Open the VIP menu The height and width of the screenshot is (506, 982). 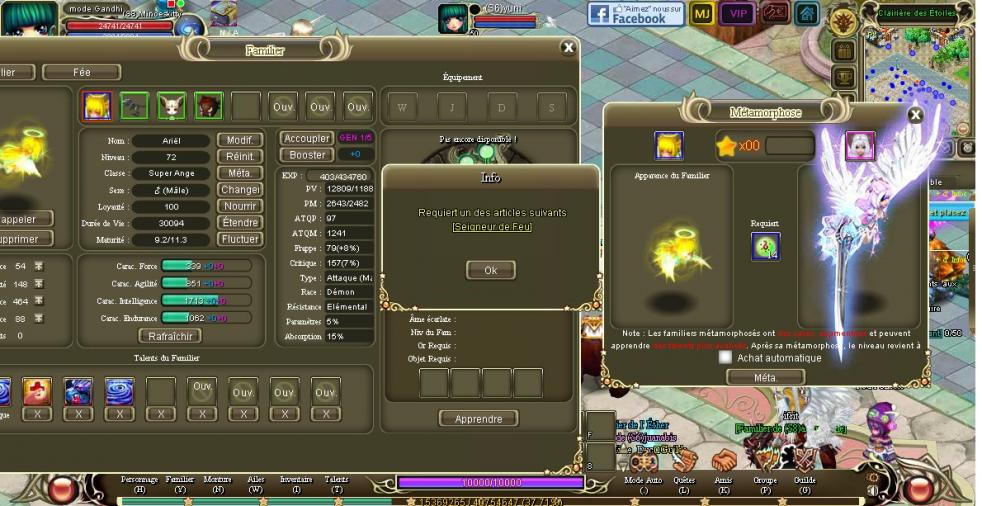pyautogui.click(x=738, y=14)
